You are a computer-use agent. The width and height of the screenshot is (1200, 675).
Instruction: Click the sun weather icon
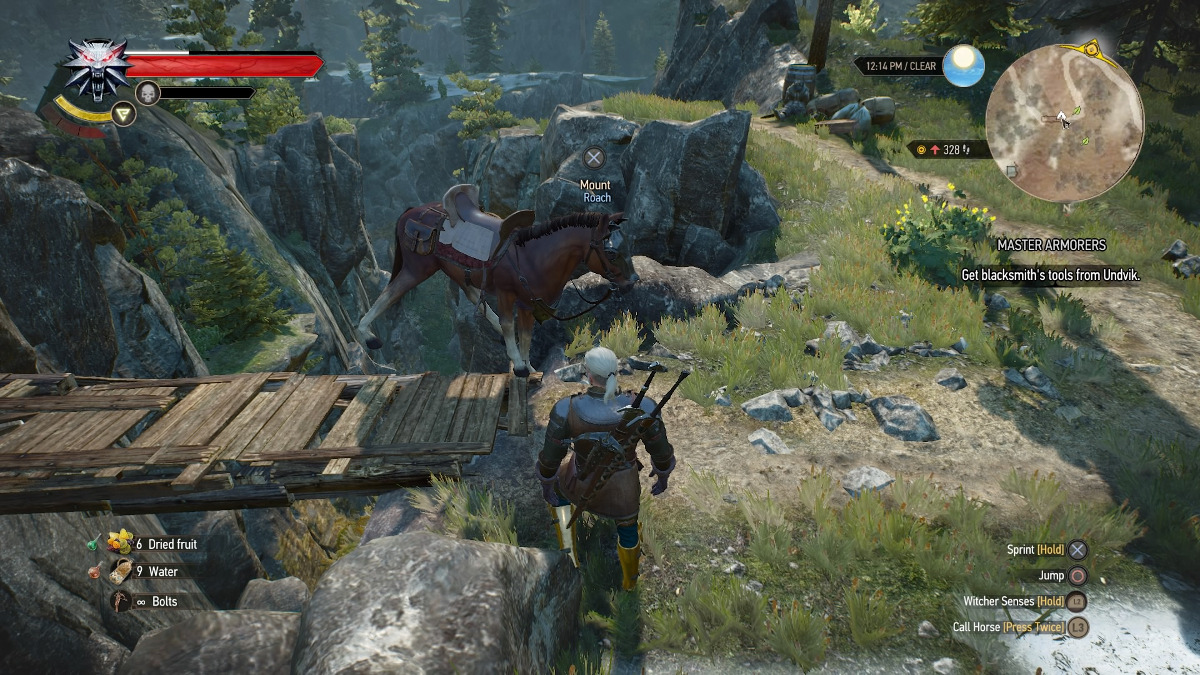(963, 65)
